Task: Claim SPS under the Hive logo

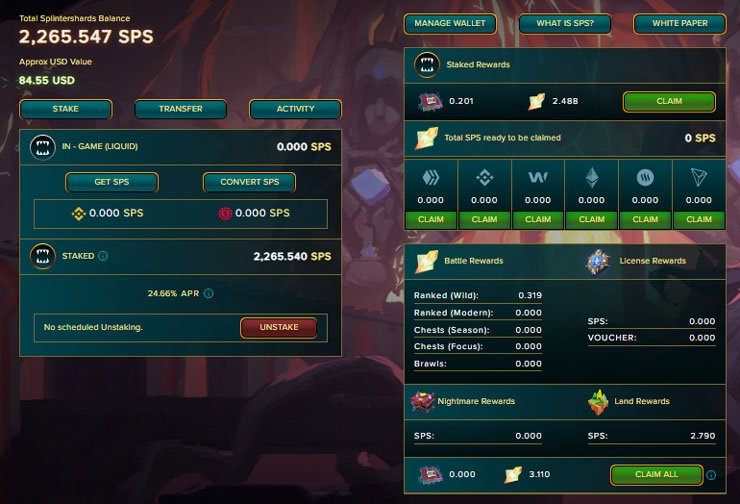Action: [430, 219]
